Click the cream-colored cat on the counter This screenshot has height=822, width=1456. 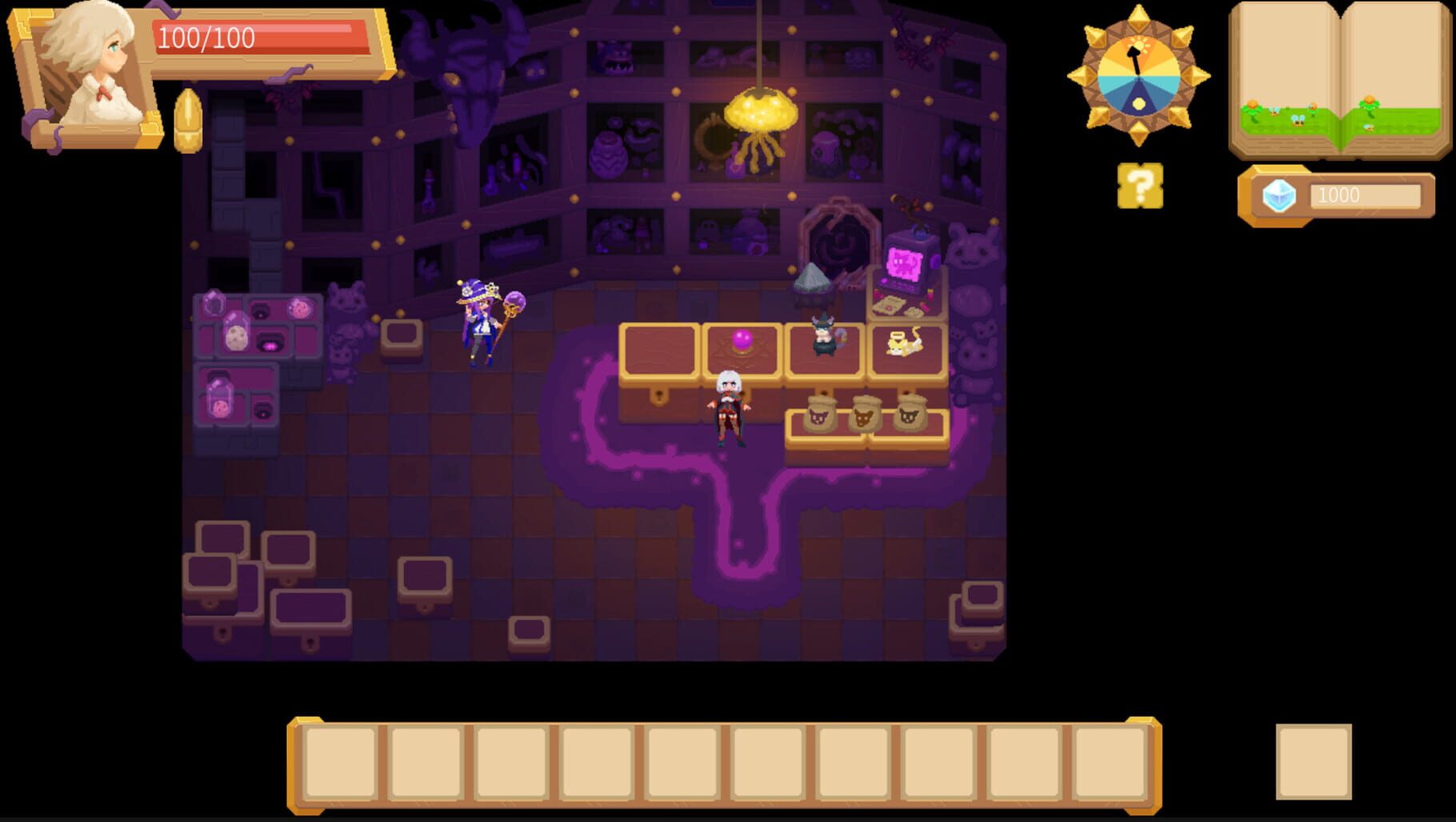pyautogui.click(x=902, y=344)
